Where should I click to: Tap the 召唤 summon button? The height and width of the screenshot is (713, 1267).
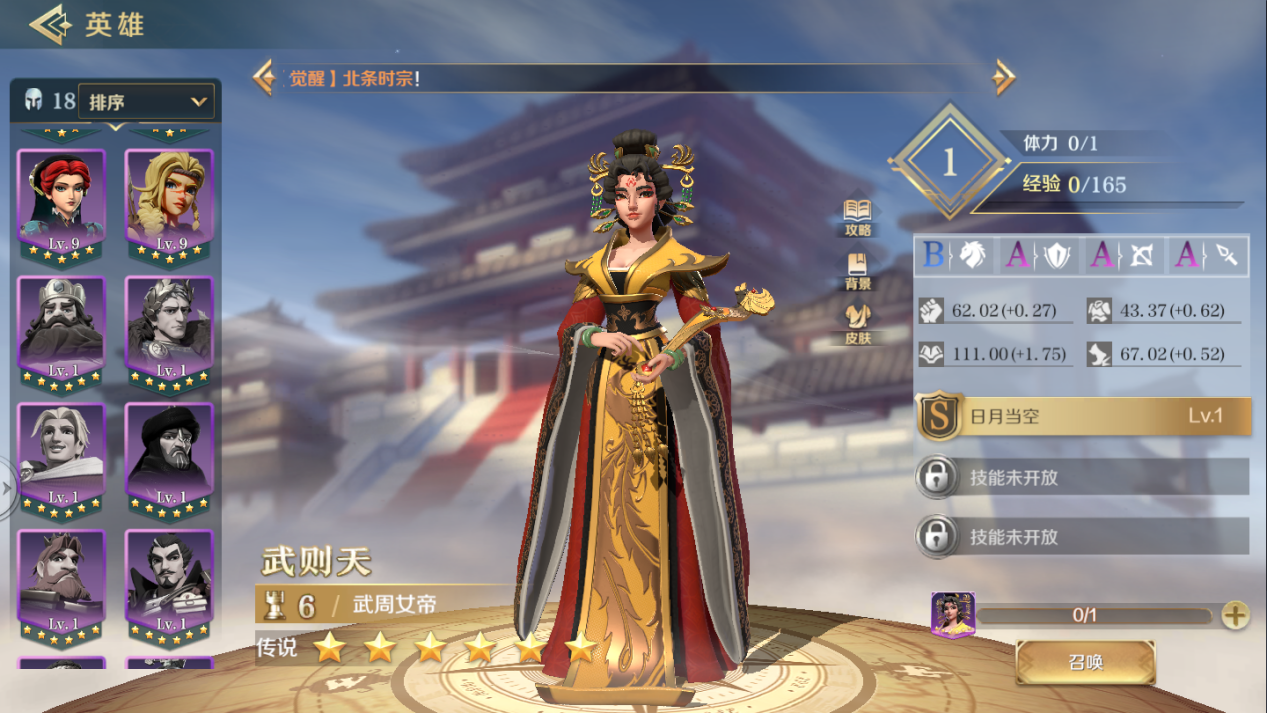pyautogui.click(x=1085, y=662)
